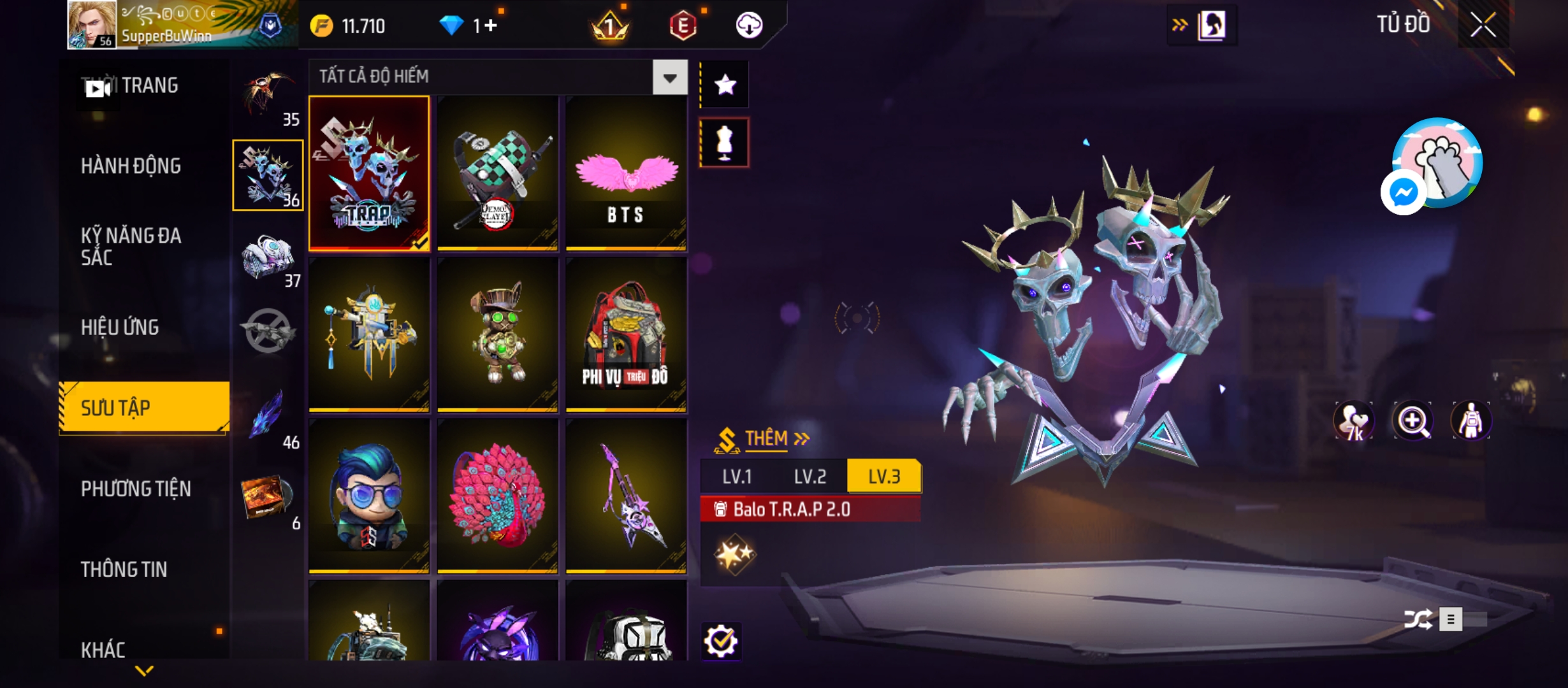
Task: Open the Hành Động menu
Action: [x=131, y=166]
